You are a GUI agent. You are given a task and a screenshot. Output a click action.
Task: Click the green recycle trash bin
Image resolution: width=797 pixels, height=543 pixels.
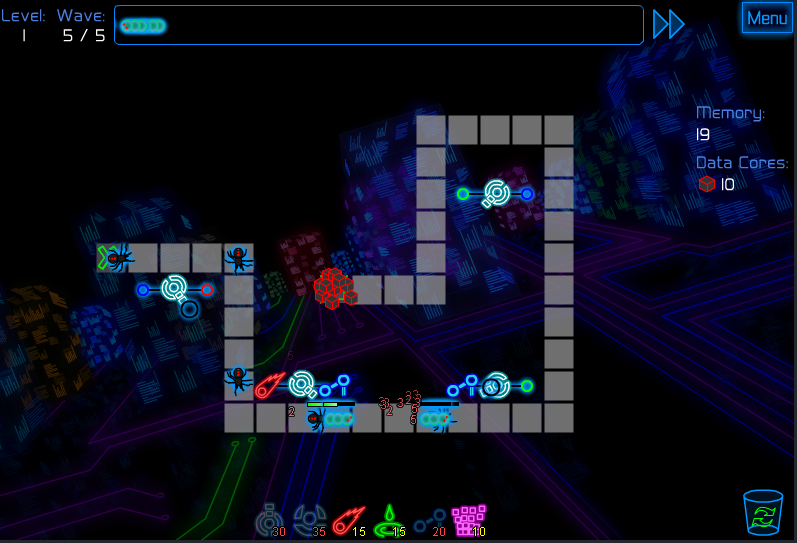(762, 512)
